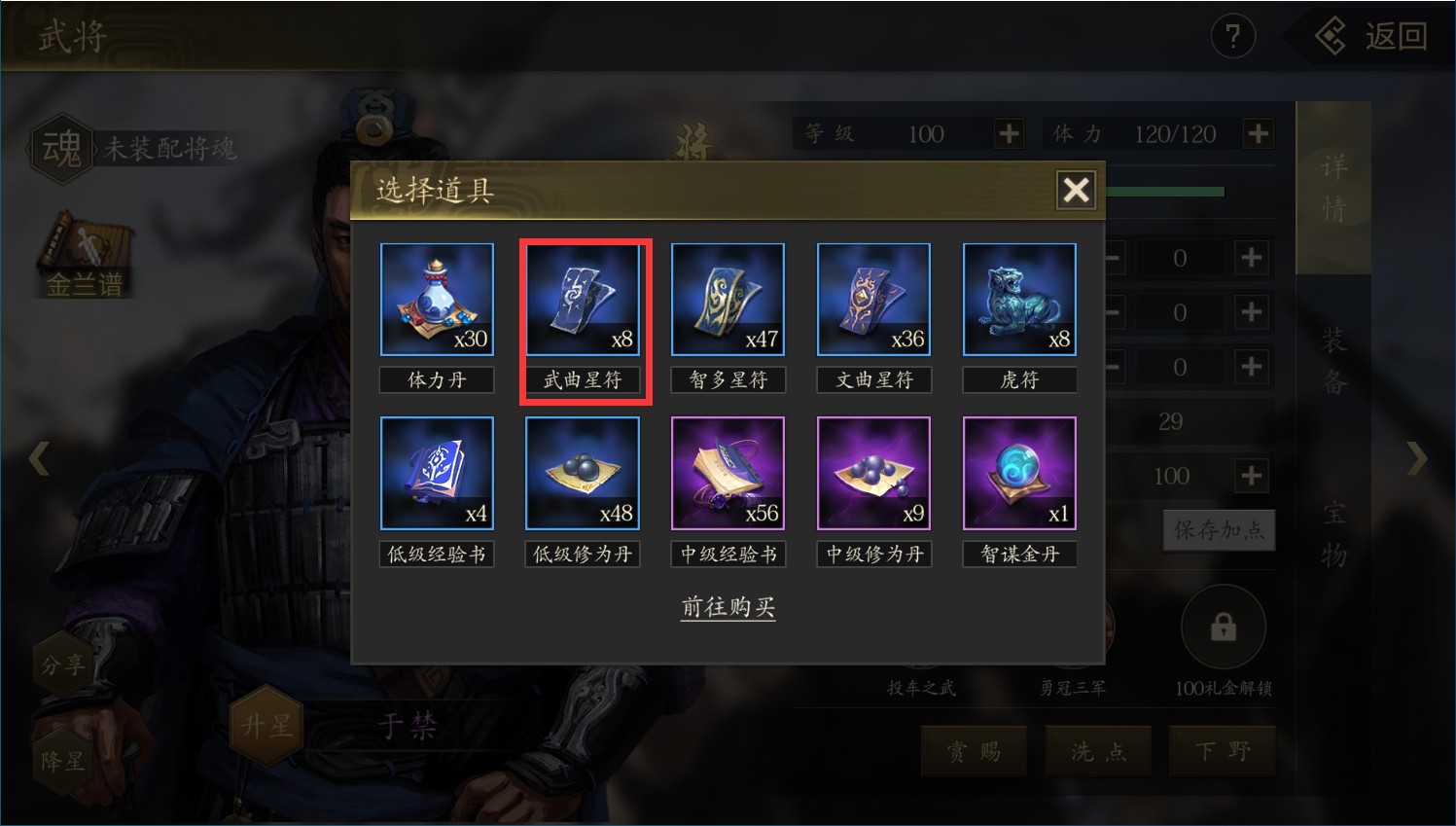Pick the 中级经验书 experience book
Viewport: 1456px width, 826px height.
coord(728,474)
